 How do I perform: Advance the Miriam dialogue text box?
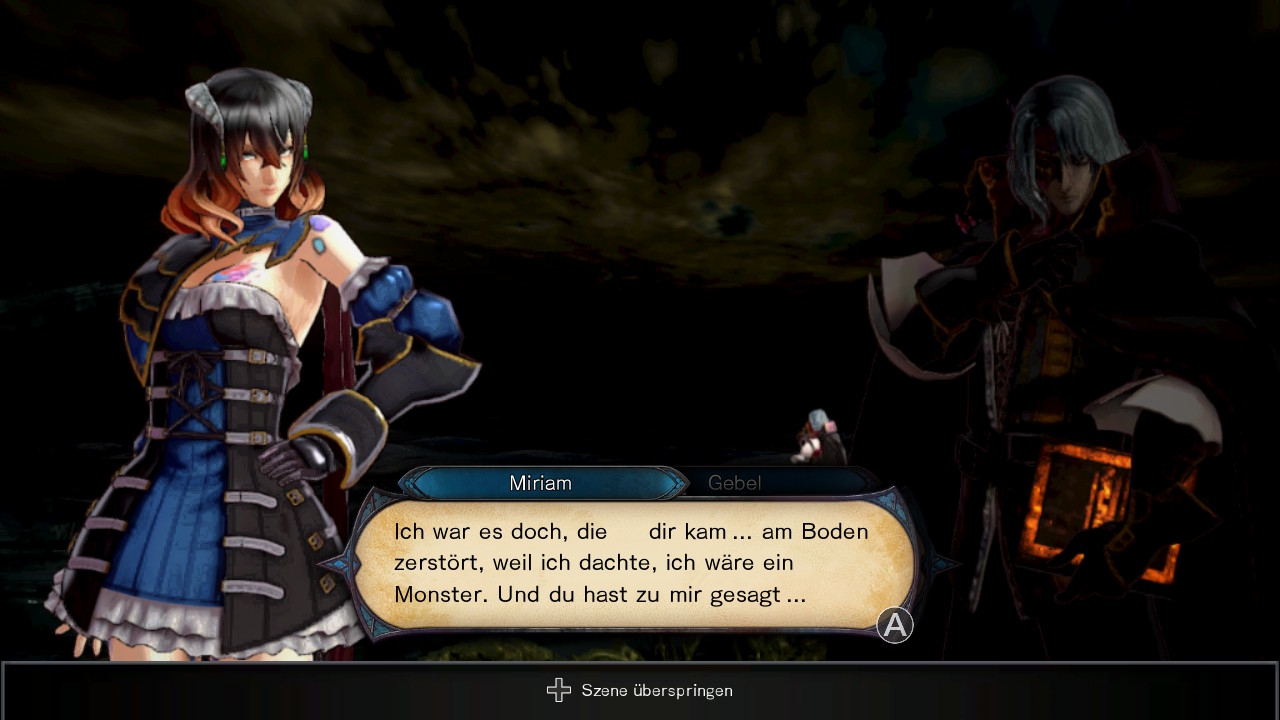[x=894, y=626]
